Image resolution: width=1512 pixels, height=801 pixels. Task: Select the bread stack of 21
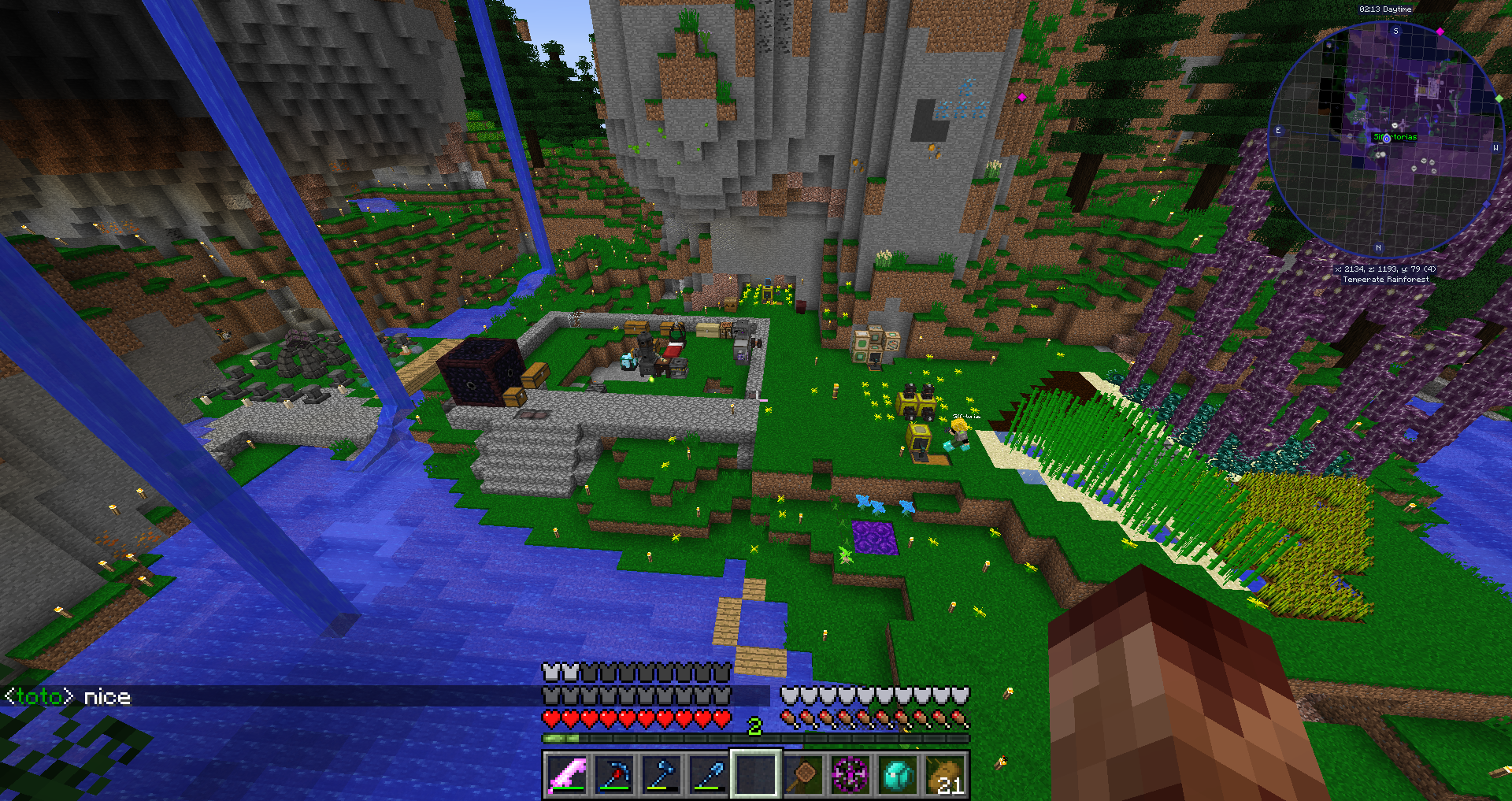click(x=945, y=775)
